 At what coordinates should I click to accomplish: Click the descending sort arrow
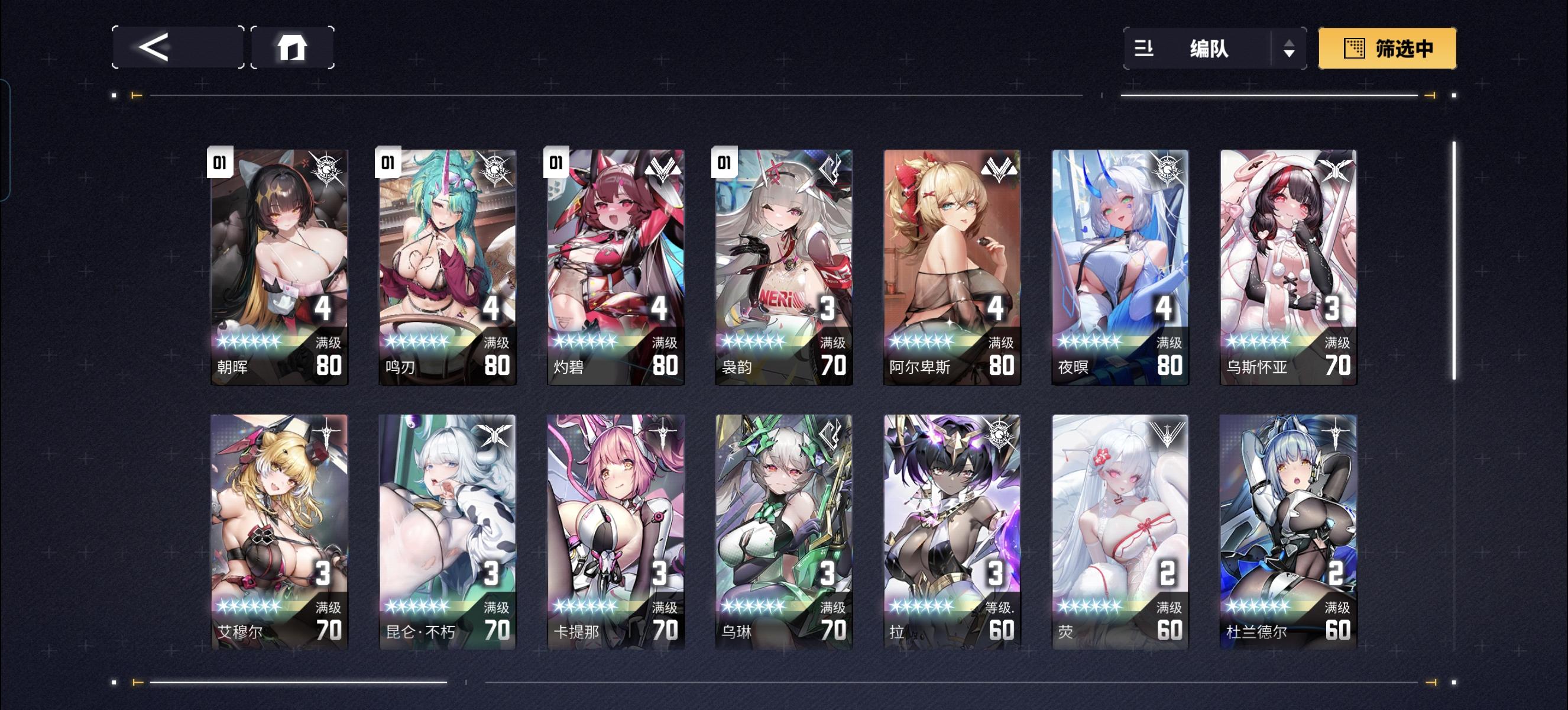[x=1290, y=54]
